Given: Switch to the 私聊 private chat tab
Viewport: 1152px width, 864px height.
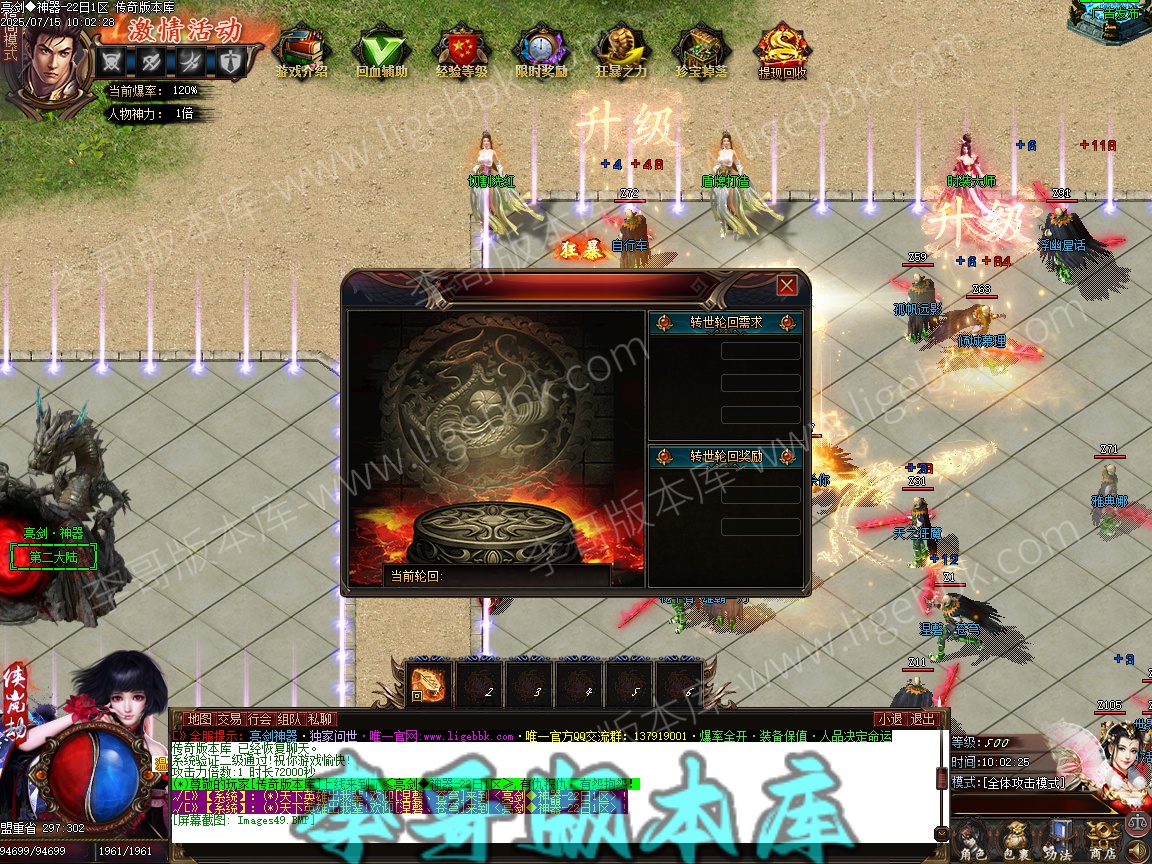Looking at the screenshot, I should tap(320, 719).
